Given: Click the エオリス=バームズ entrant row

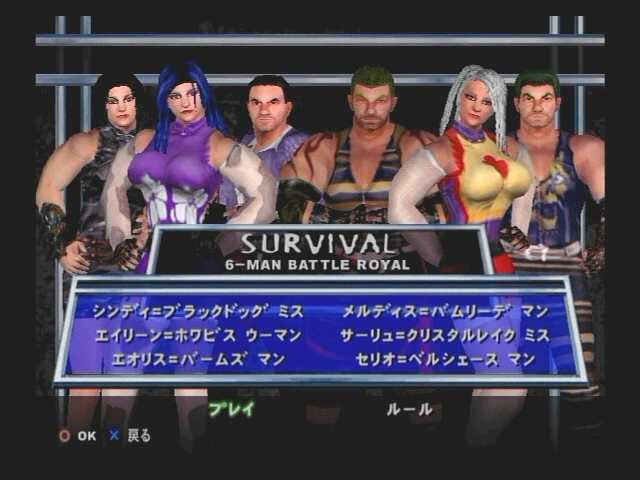Looking at the screenshot, I should click(198, 359).
